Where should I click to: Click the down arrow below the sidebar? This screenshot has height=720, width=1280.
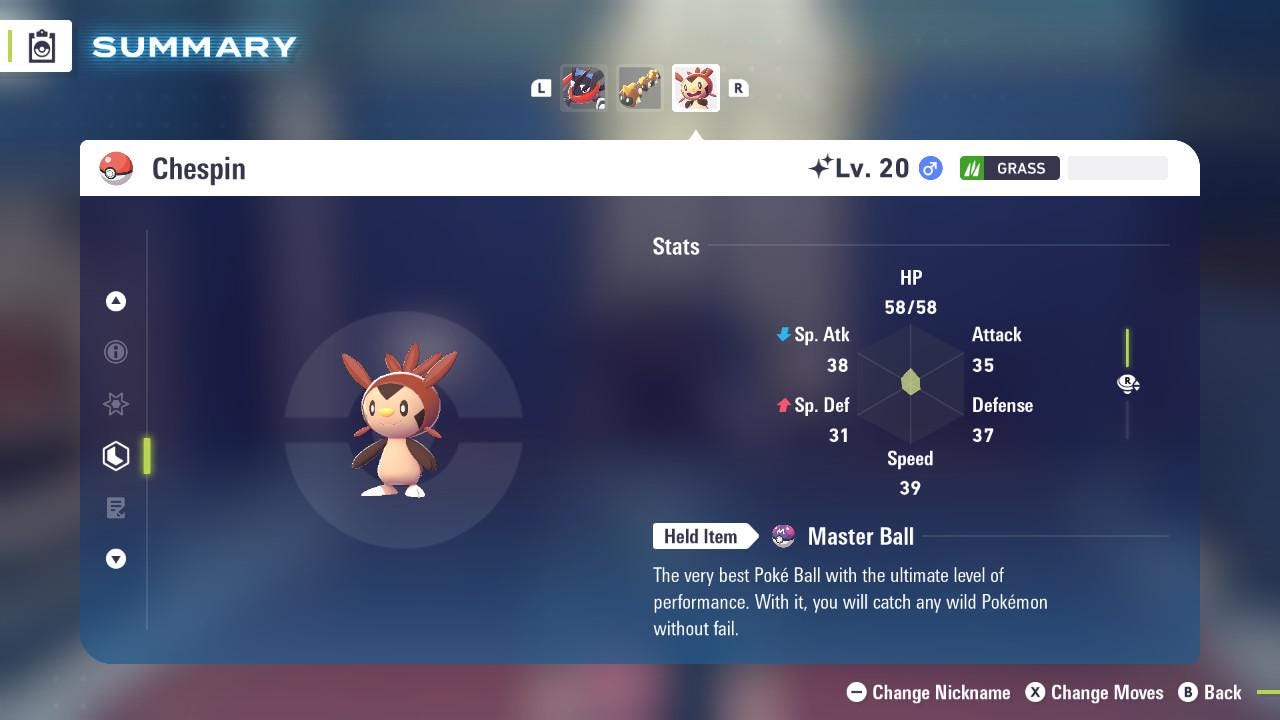click(116, 559)
